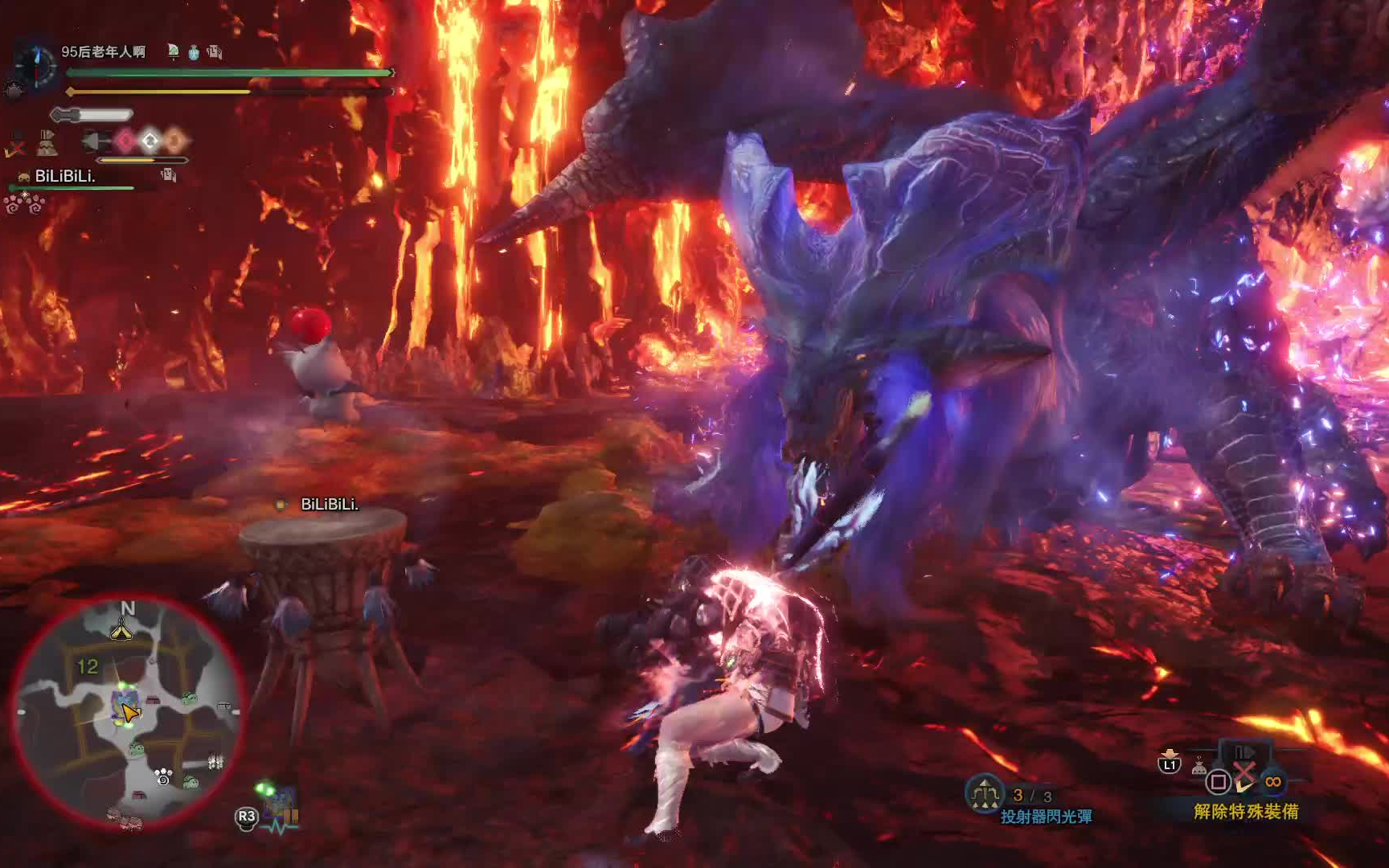Click the player name 95后老年人啊
The image size is (1389, 868).
103,52
